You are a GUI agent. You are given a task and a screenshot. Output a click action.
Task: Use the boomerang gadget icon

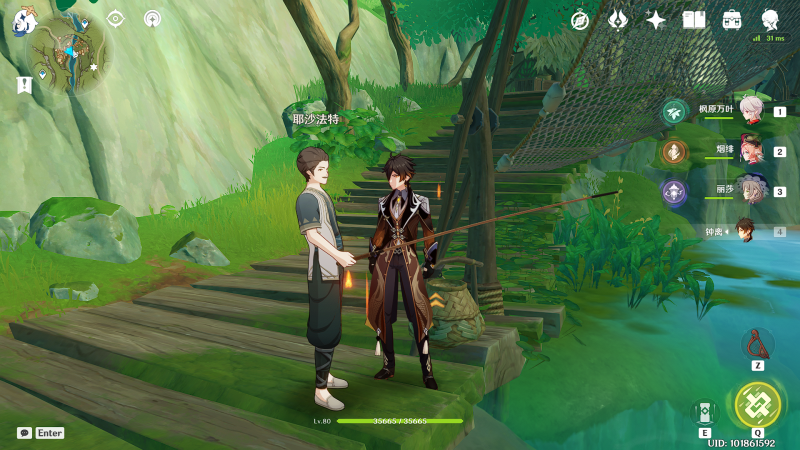[x=757, y=344]
